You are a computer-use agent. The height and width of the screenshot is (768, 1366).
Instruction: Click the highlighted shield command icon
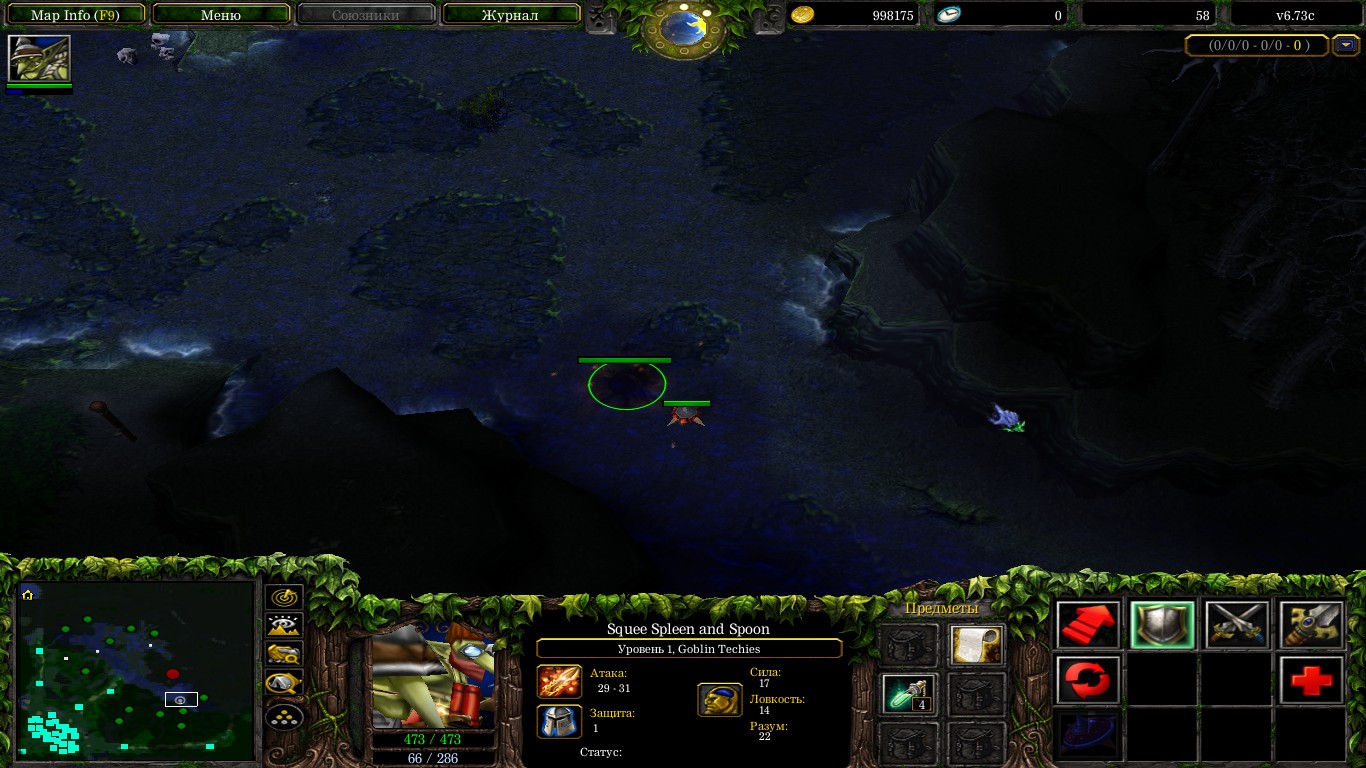[x=1162, y=626]
